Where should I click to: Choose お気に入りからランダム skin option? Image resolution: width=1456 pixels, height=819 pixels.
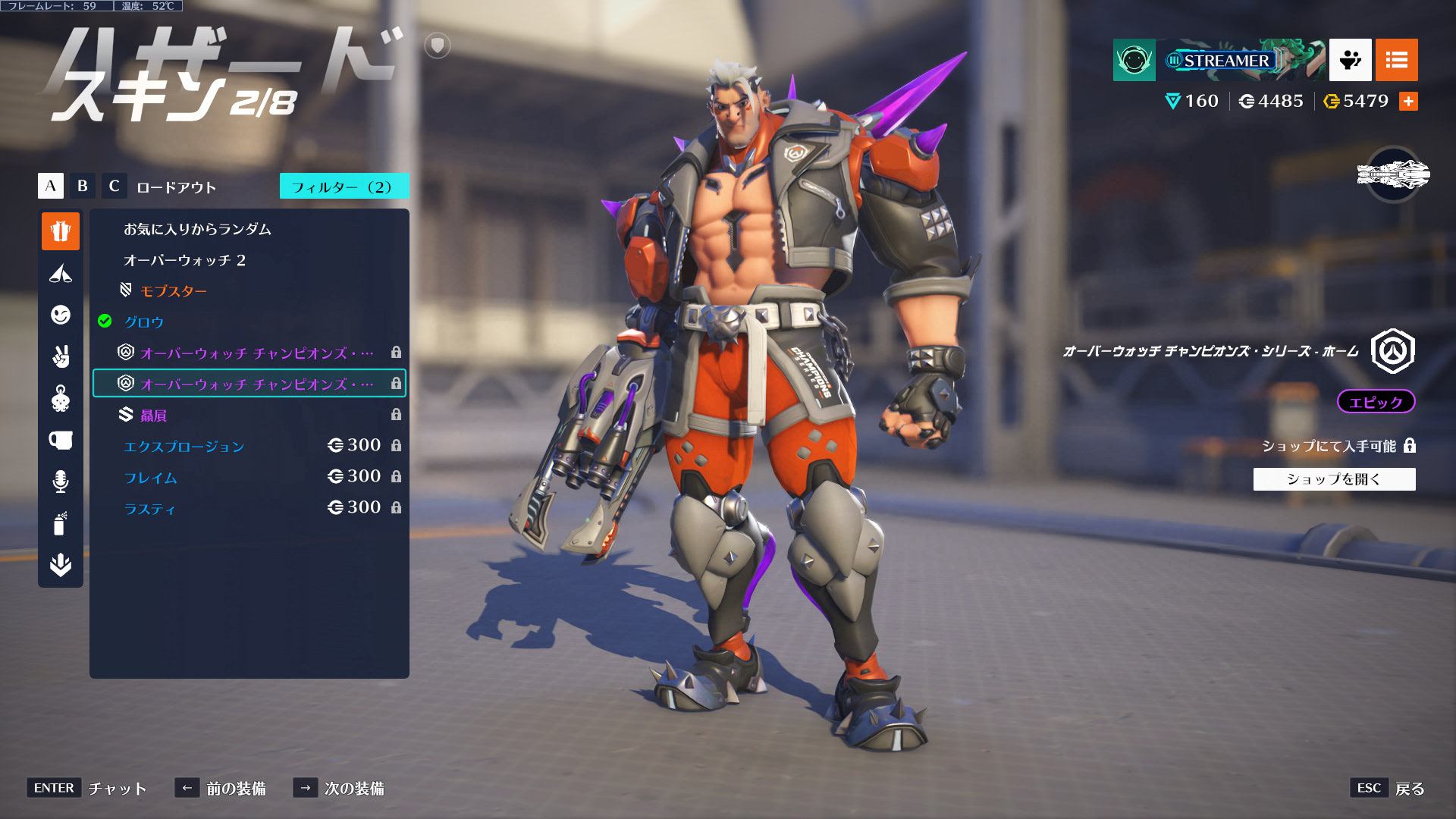[197, 229]
